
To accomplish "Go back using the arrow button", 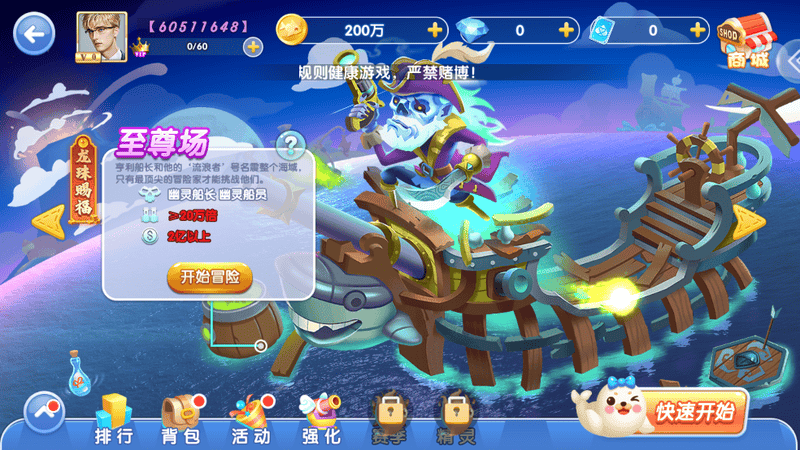I will (x=35, y=34).
